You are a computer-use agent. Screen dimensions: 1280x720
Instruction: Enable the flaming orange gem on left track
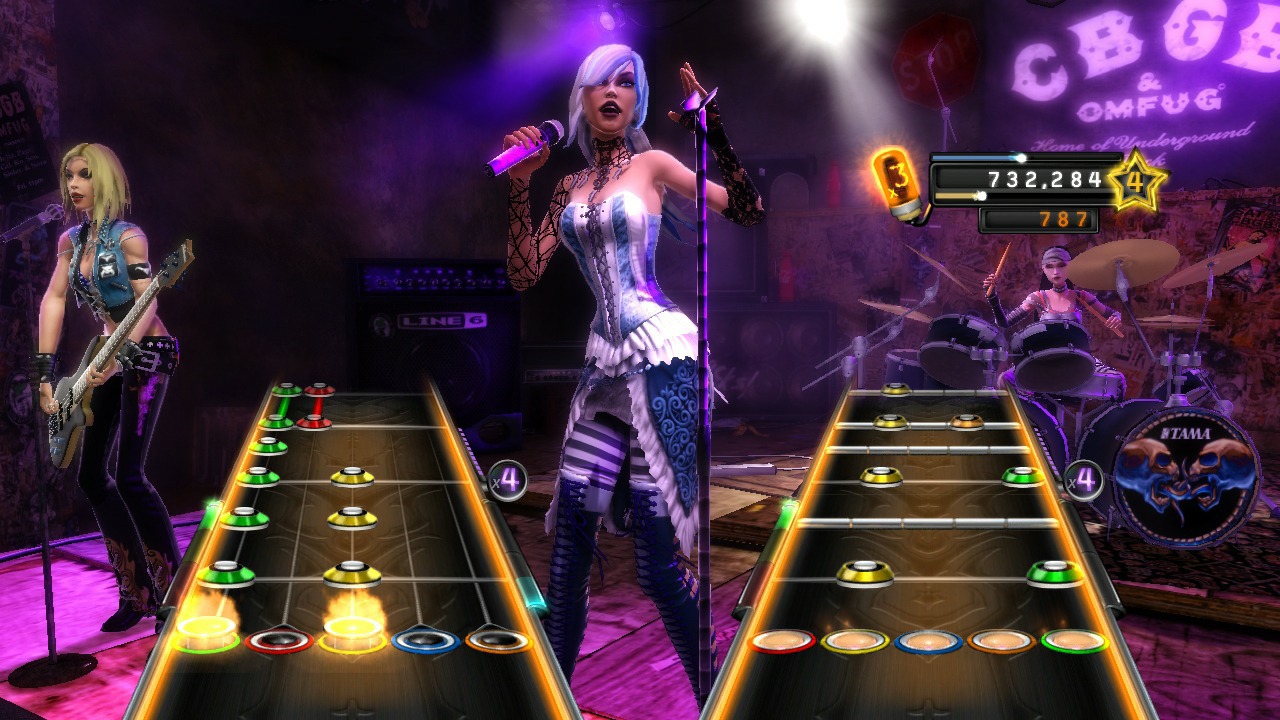coord(205,628)
